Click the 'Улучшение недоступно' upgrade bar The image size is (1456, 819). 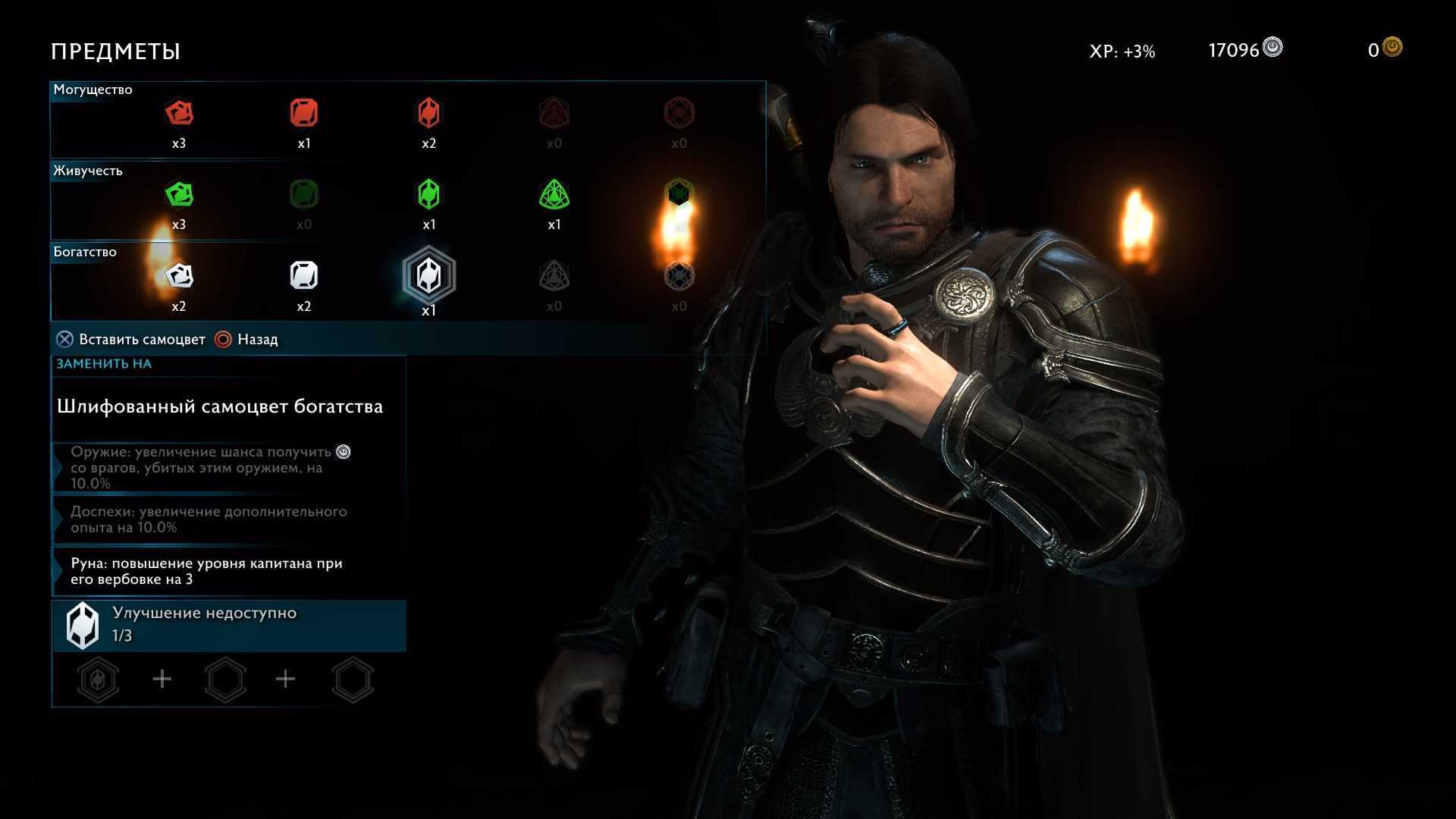pos(229,625)
